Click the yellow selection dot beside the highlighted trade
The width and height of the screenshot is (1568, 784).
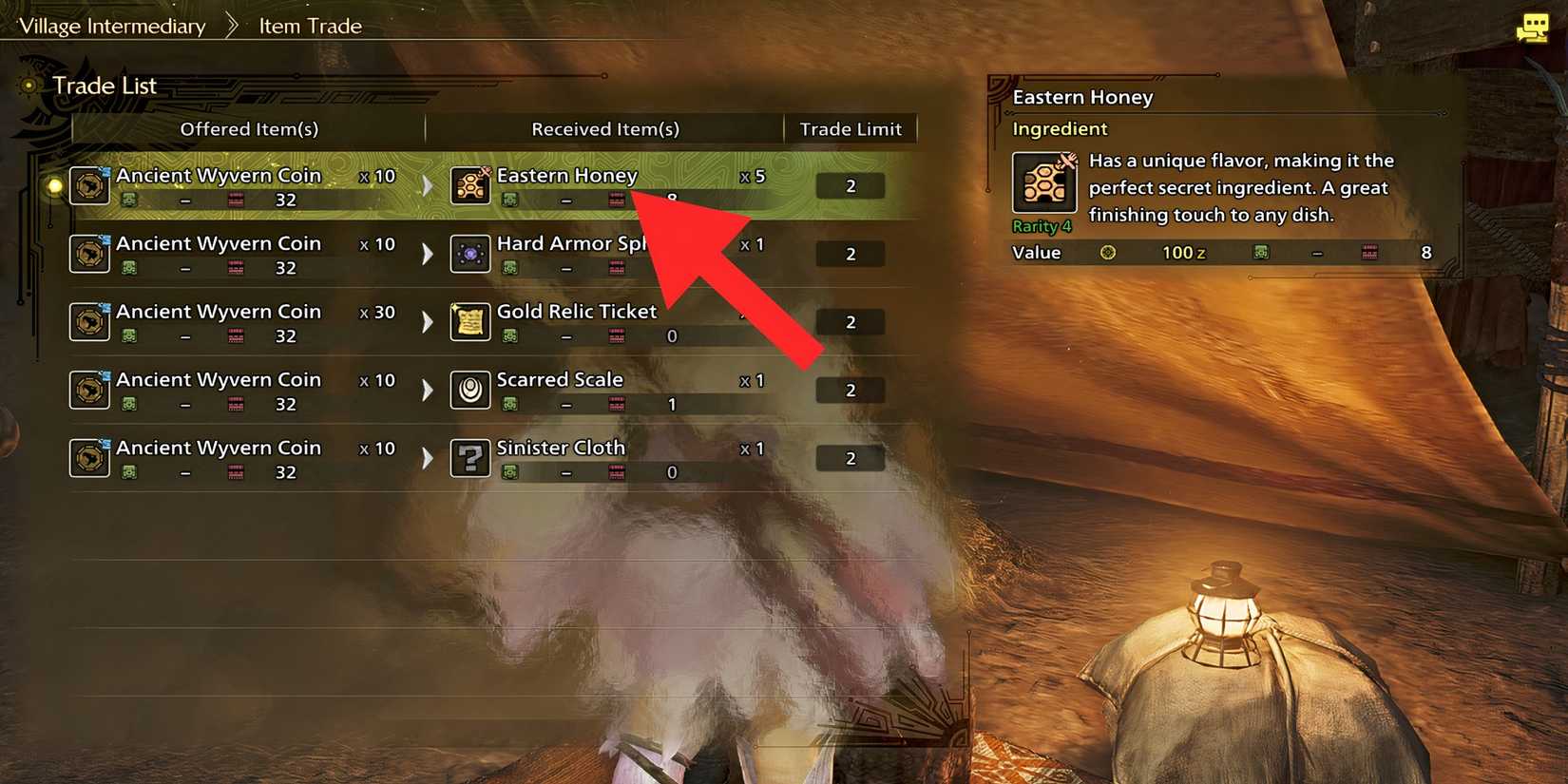click(x=54, y=185)
